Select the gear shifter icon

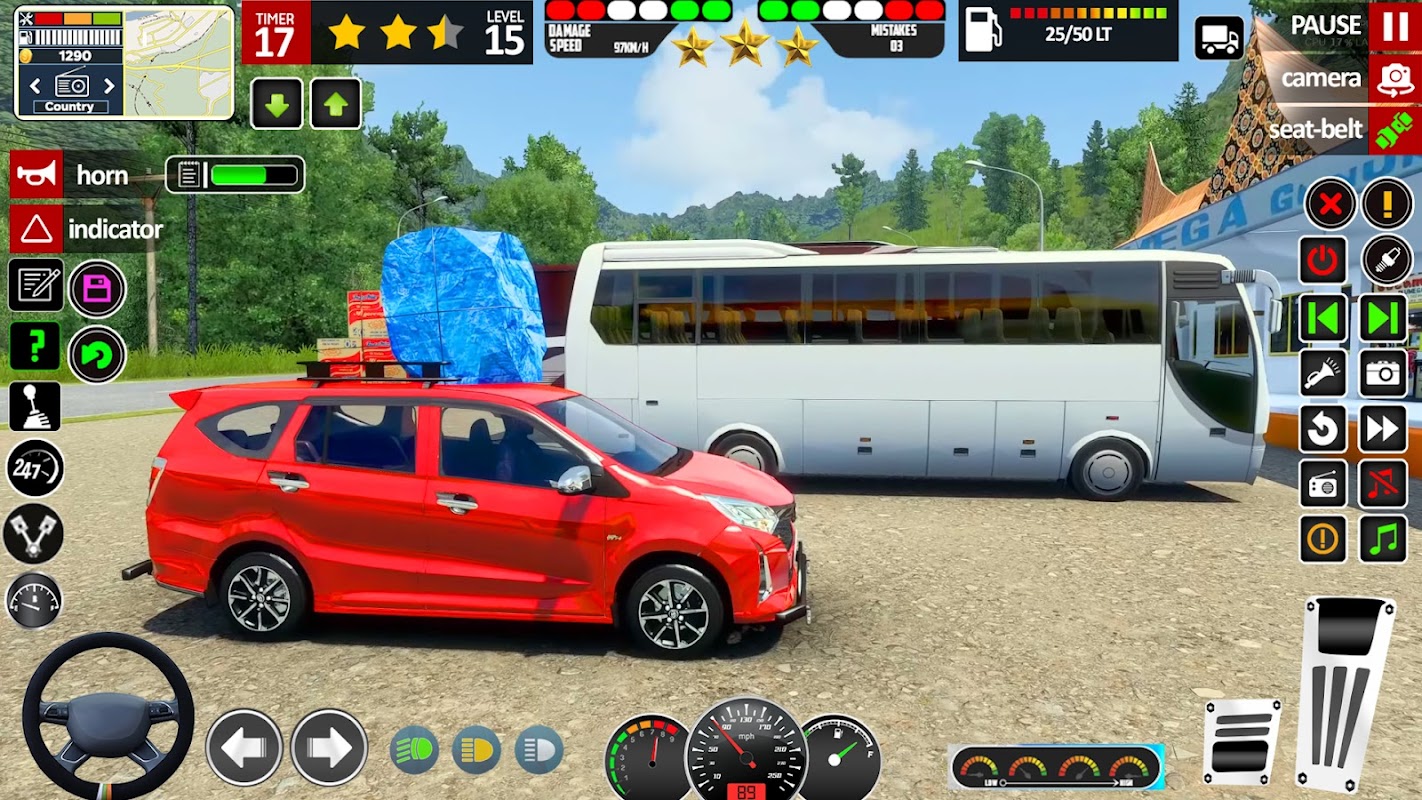[x=36, y=406]
